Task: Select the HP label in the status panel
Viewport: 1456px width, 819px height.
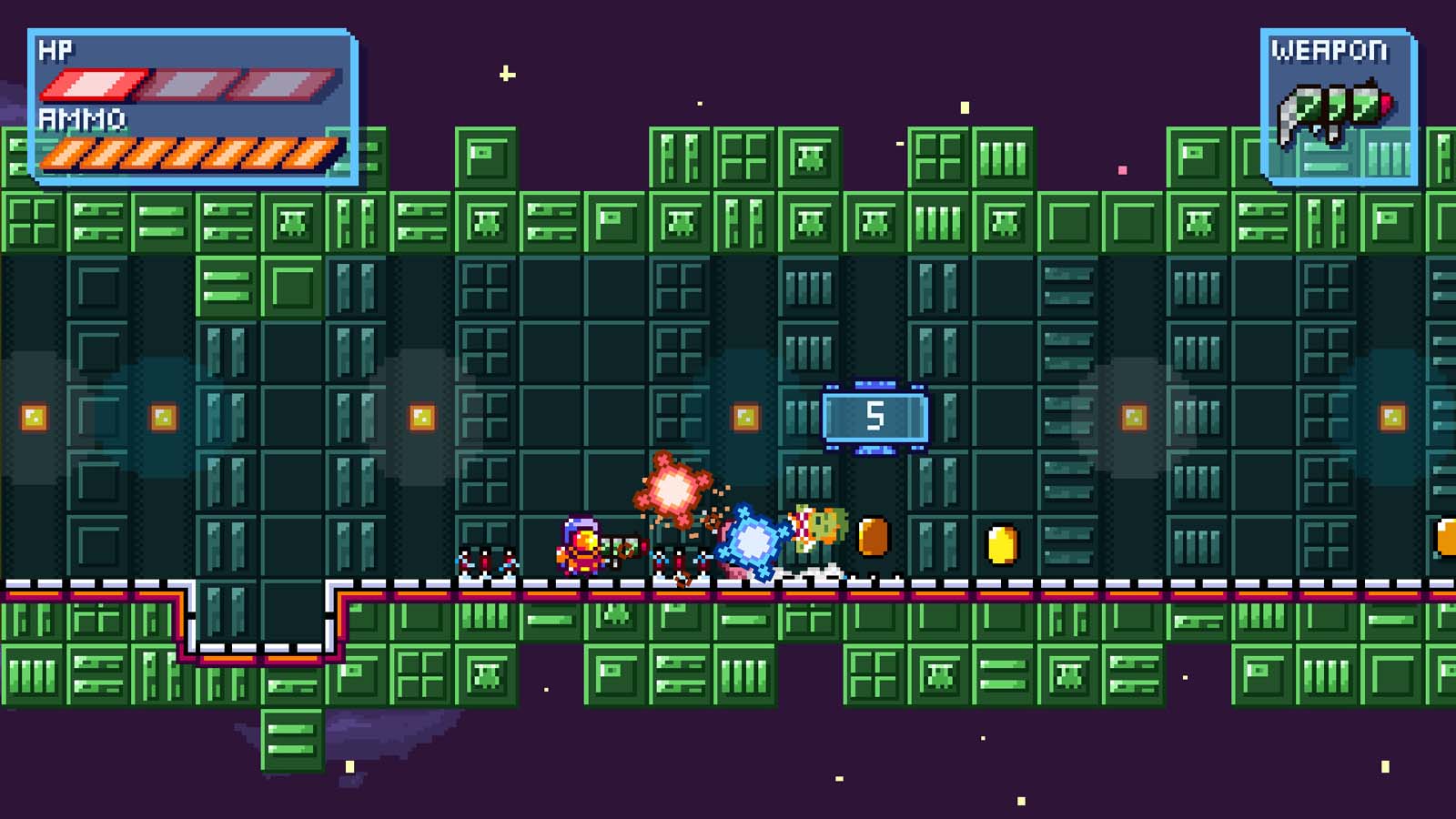Action: pyautogui.click(x=56, y=50)
